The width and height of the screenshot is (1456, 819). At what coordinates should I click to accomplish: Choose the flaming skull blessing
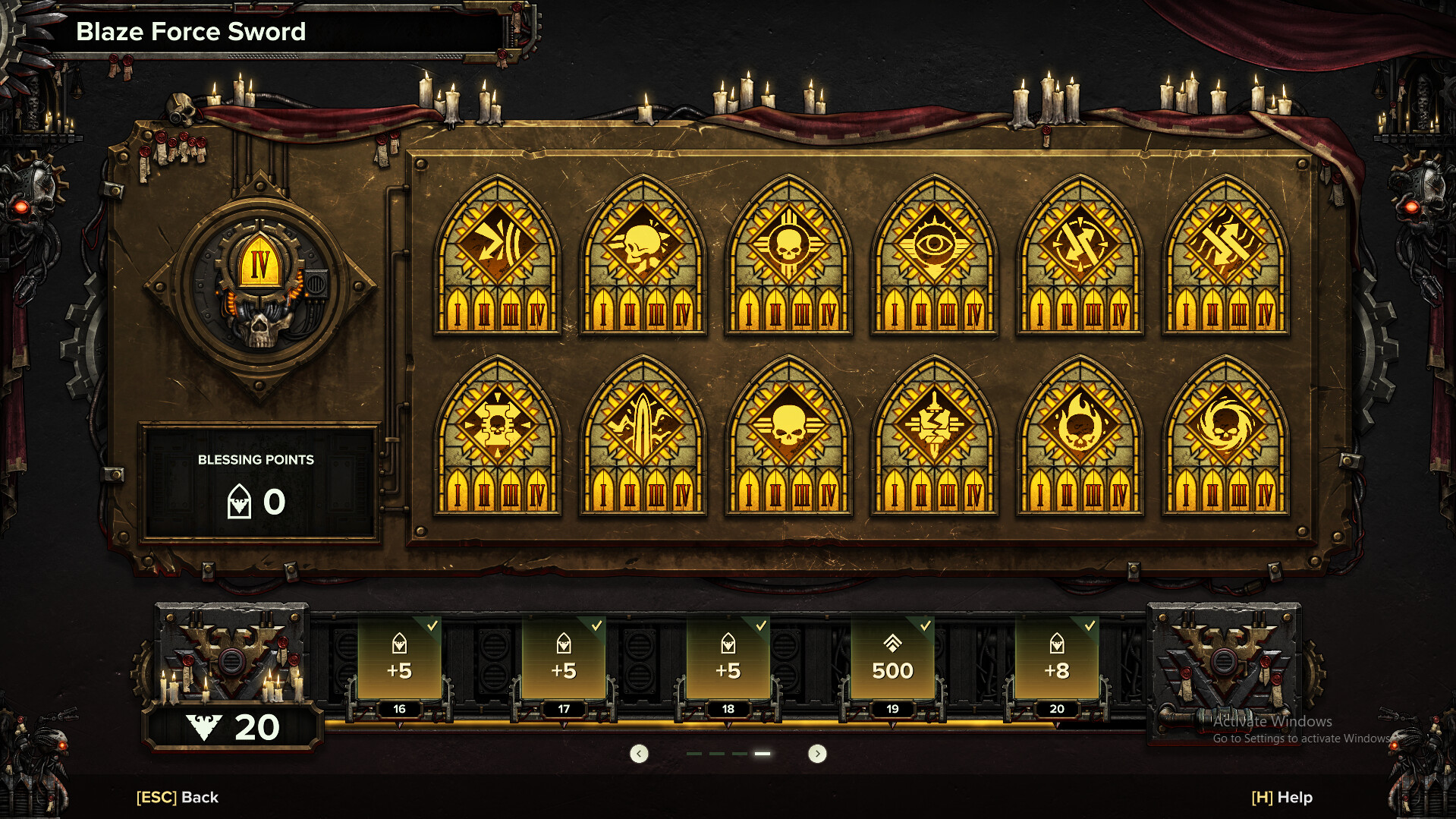click(1080, 435)
